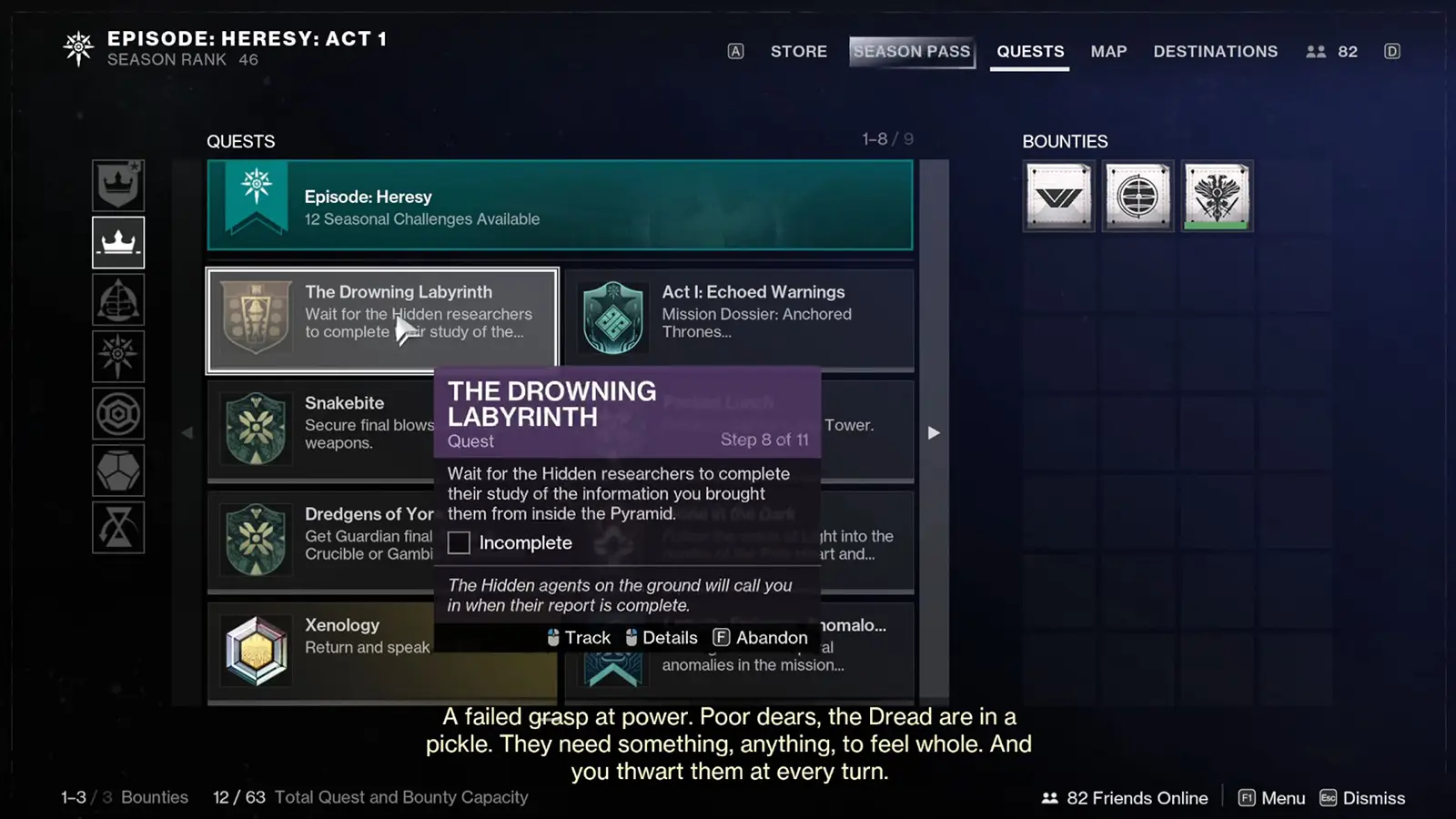Open the DESTINATIONS menu item

click(1215, 52)
